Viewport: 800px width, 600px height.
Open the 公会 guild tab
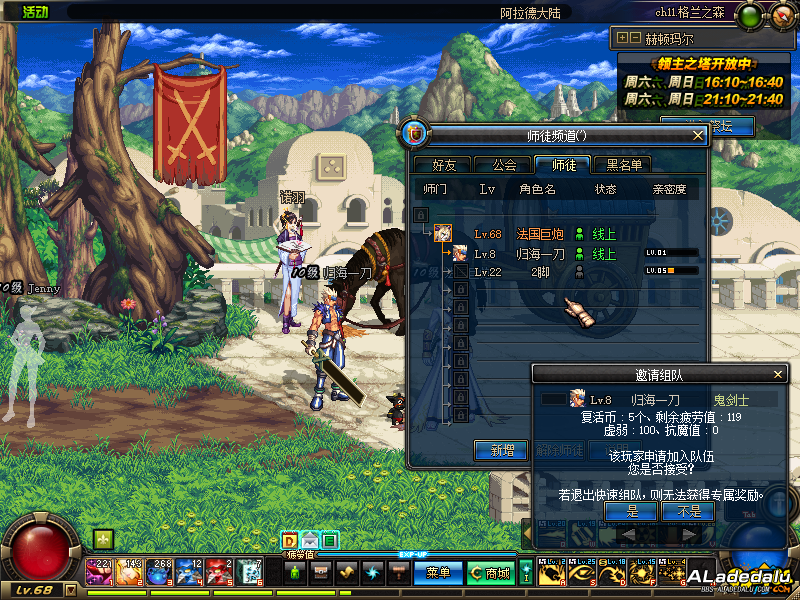497,165
